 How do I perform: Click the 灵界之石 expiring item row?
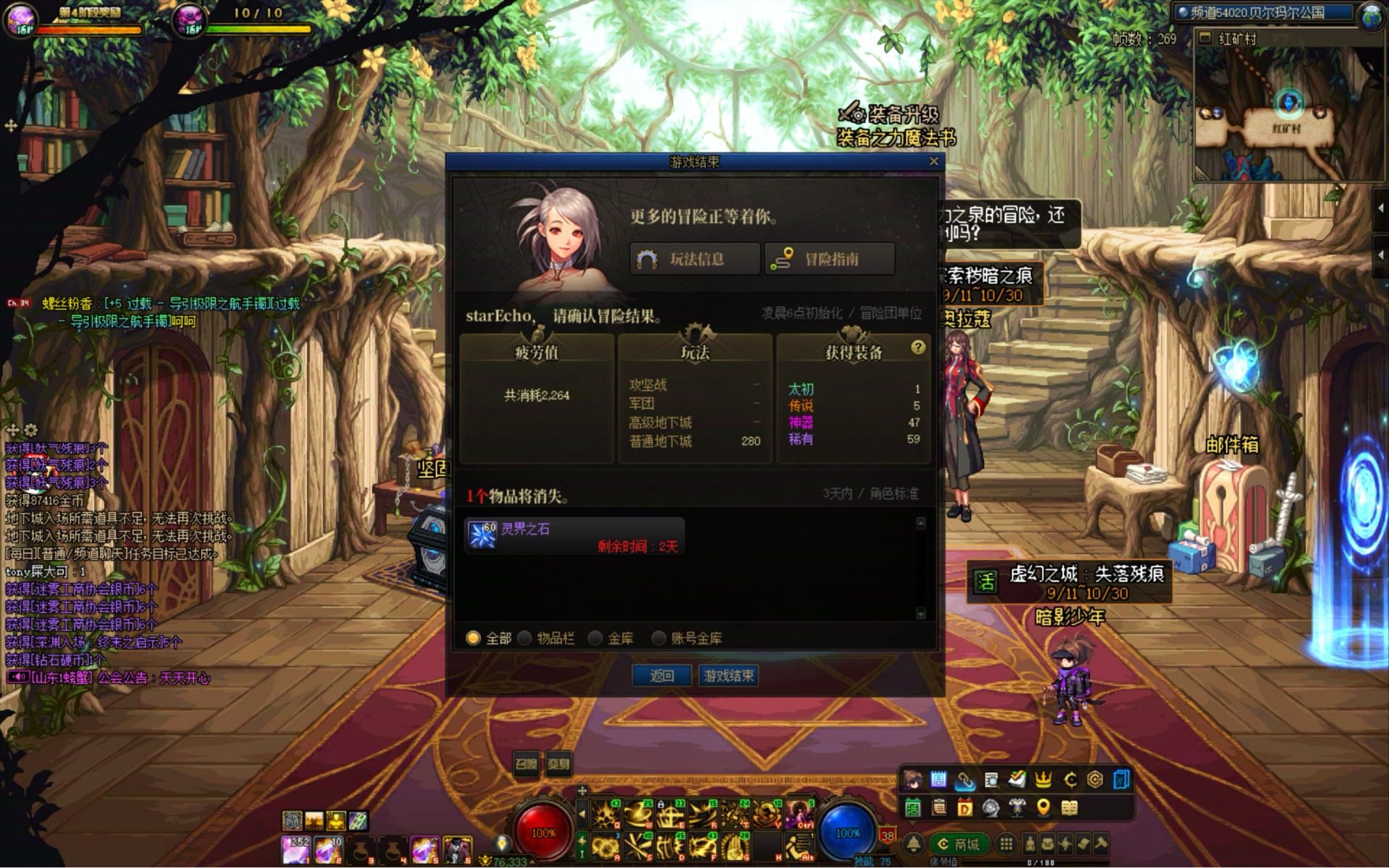[x=574, y=536]
